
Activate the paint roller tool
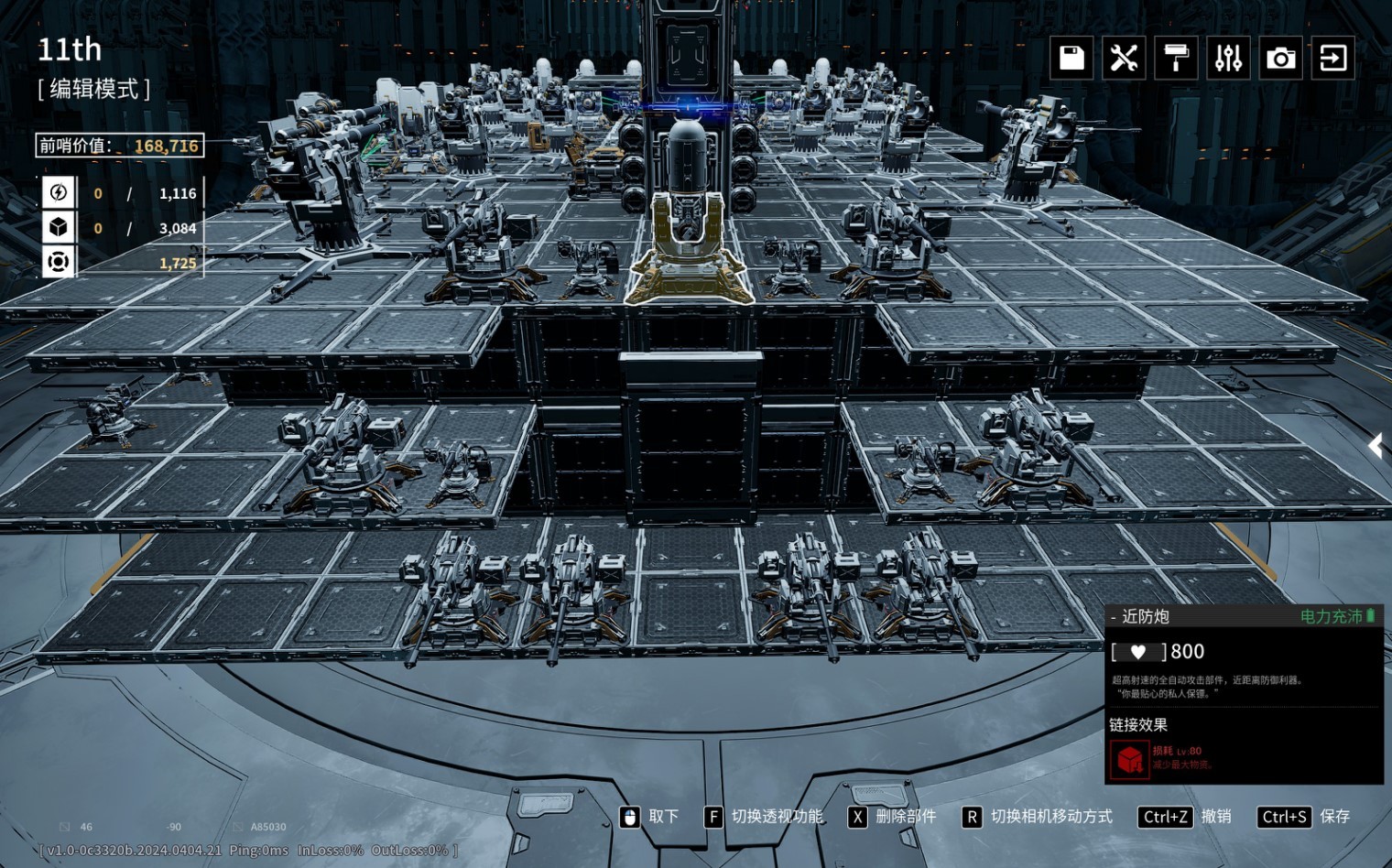(x=1176, y=59)
